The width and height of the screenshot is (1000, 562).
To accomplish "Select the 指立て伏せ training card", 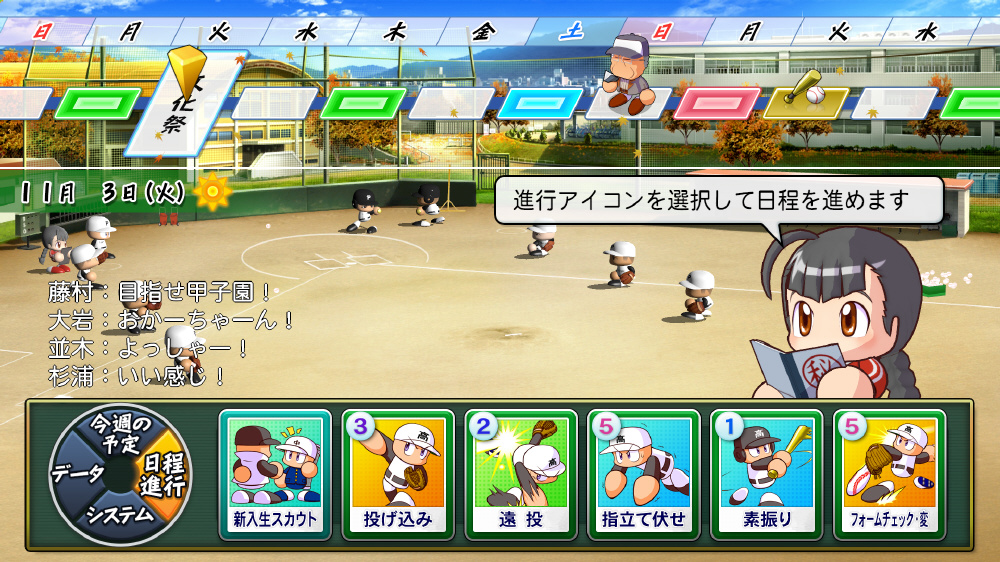I will click(x=644, y=474).
